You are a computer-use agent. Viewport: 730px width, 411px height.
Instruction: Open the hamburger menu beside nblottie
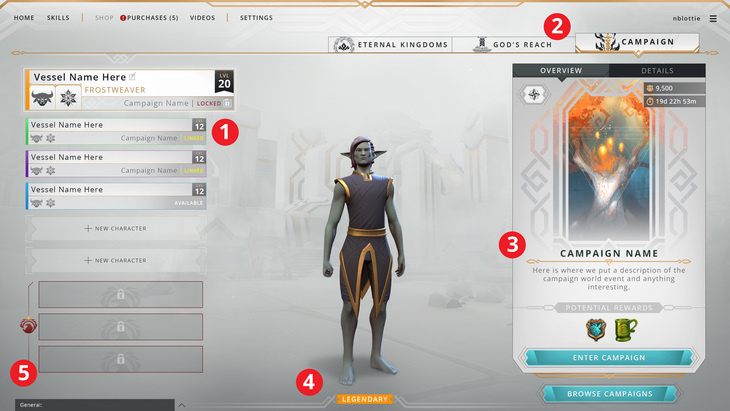point(713,18)
